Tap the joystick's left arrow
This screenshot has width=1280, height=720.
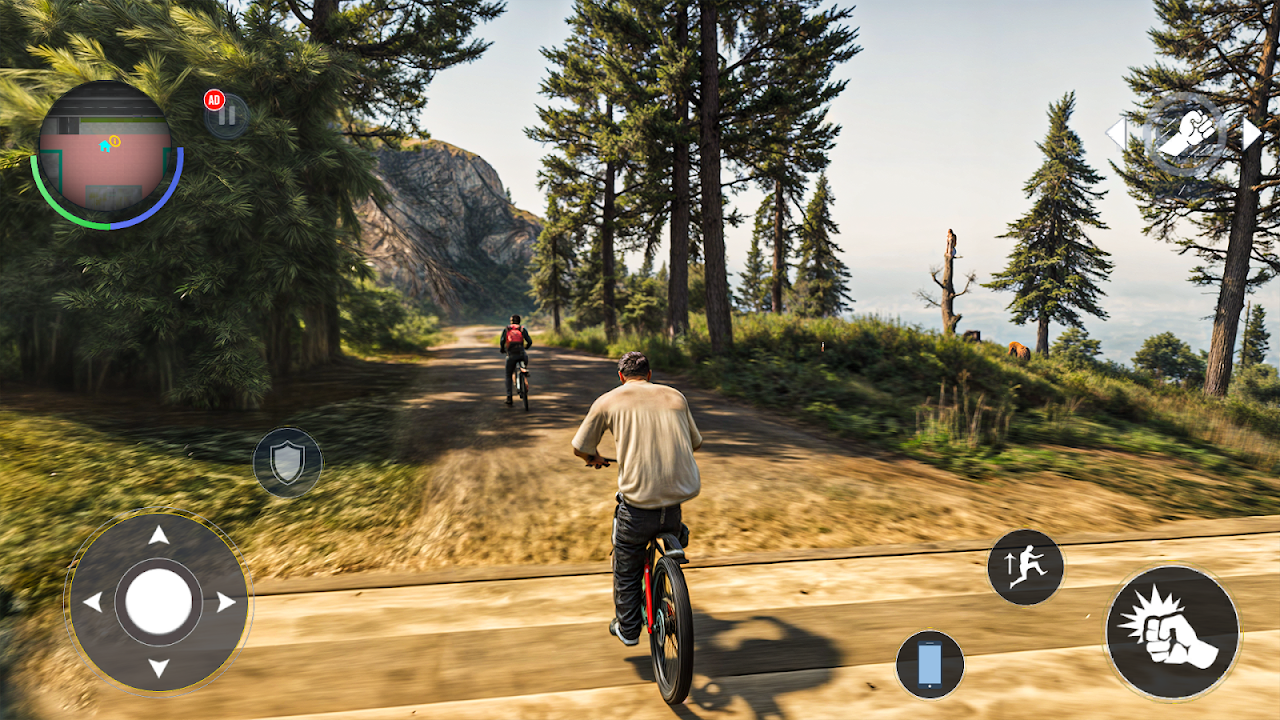pos(92,602)
